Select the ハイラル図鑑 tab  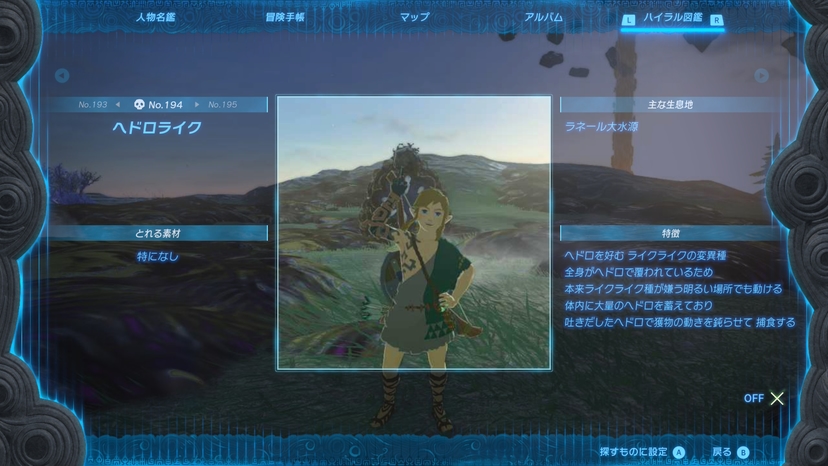(x=675, y=18)
